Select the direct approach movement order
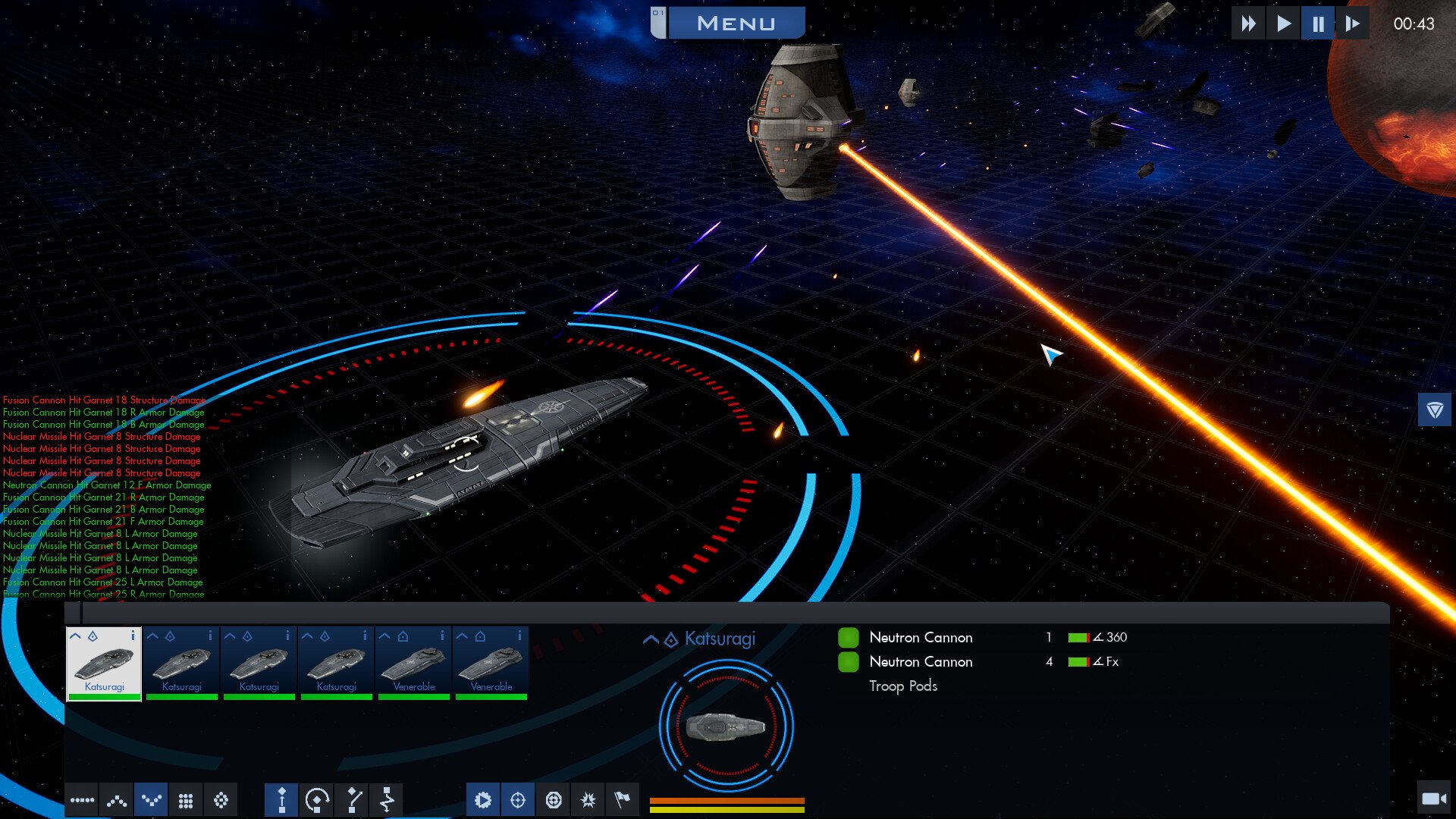 tap(281, 800)
